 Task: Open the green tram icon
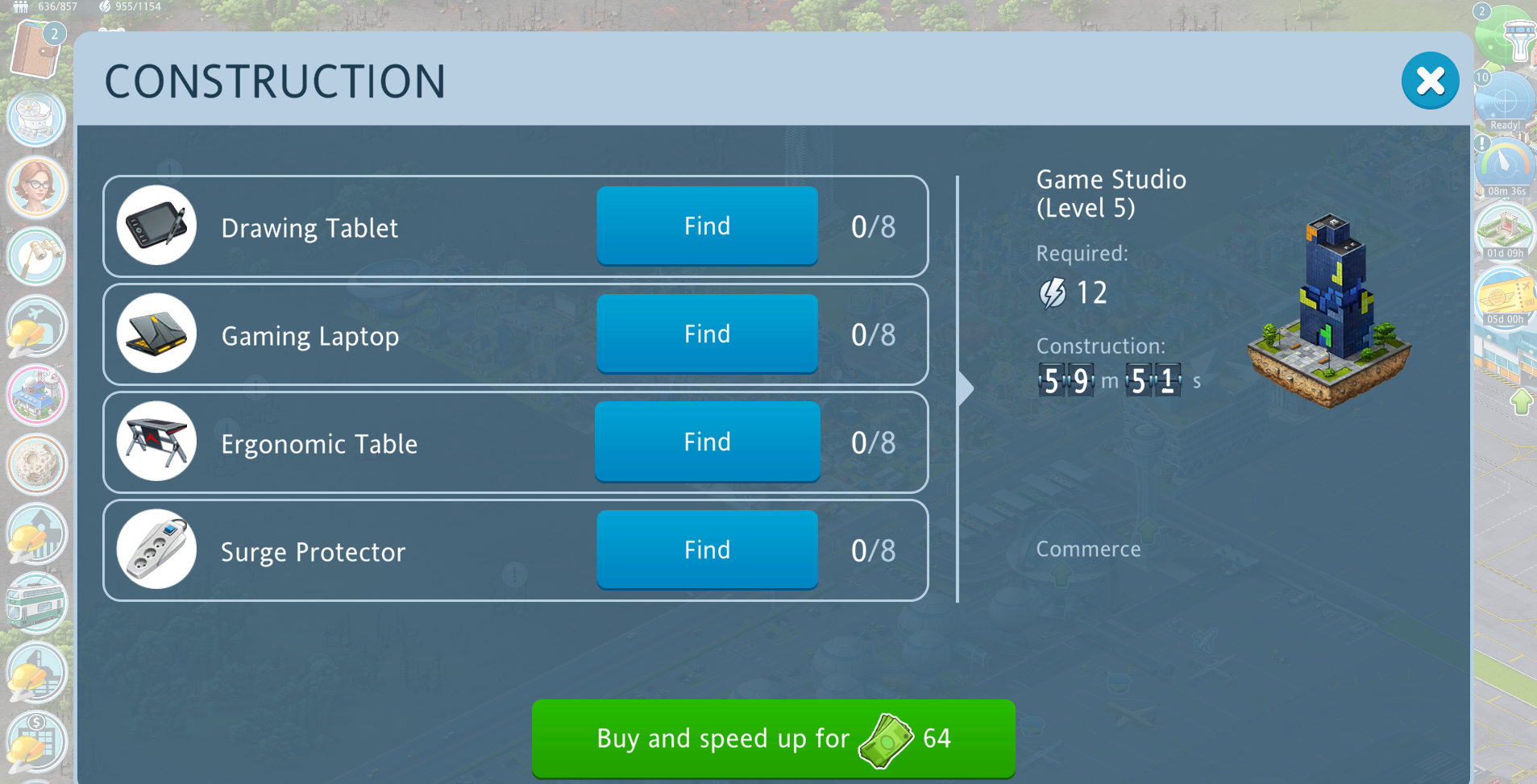36,603
